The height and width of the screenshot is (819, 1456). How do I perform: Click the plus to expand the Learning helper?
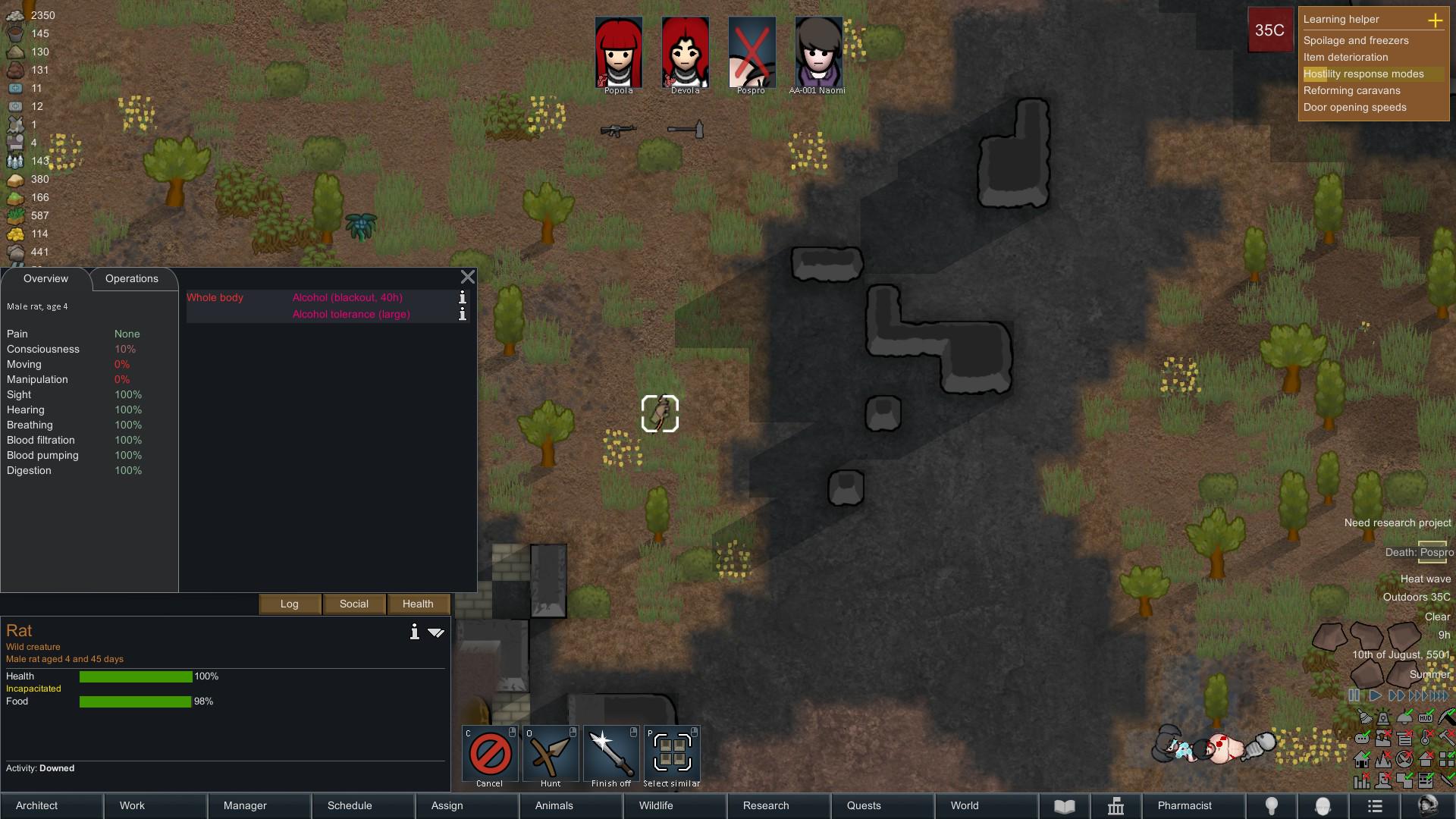[x=1437, y=20]
